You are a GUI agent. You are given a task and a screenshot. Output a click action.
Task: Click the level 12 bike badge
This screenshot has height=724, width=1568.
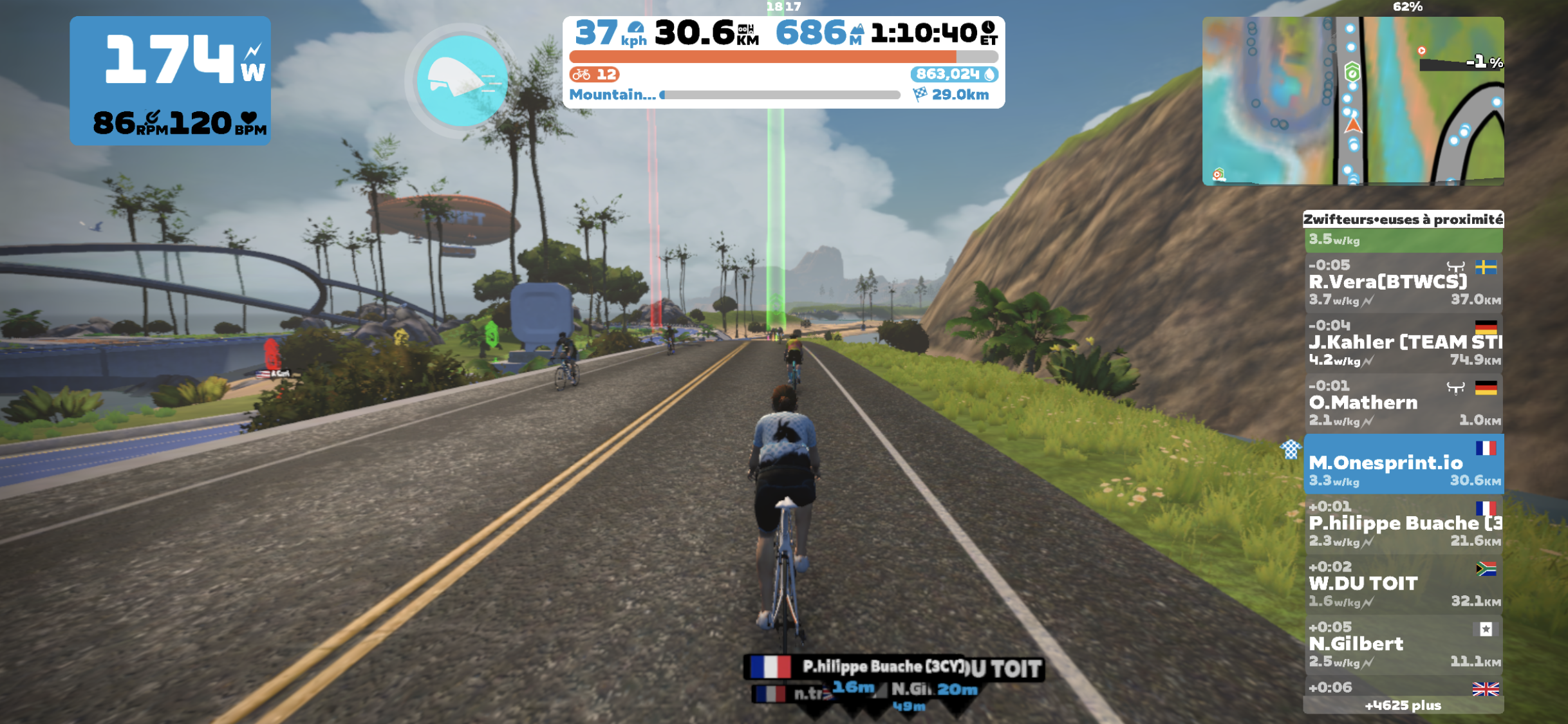click(594, 75)
